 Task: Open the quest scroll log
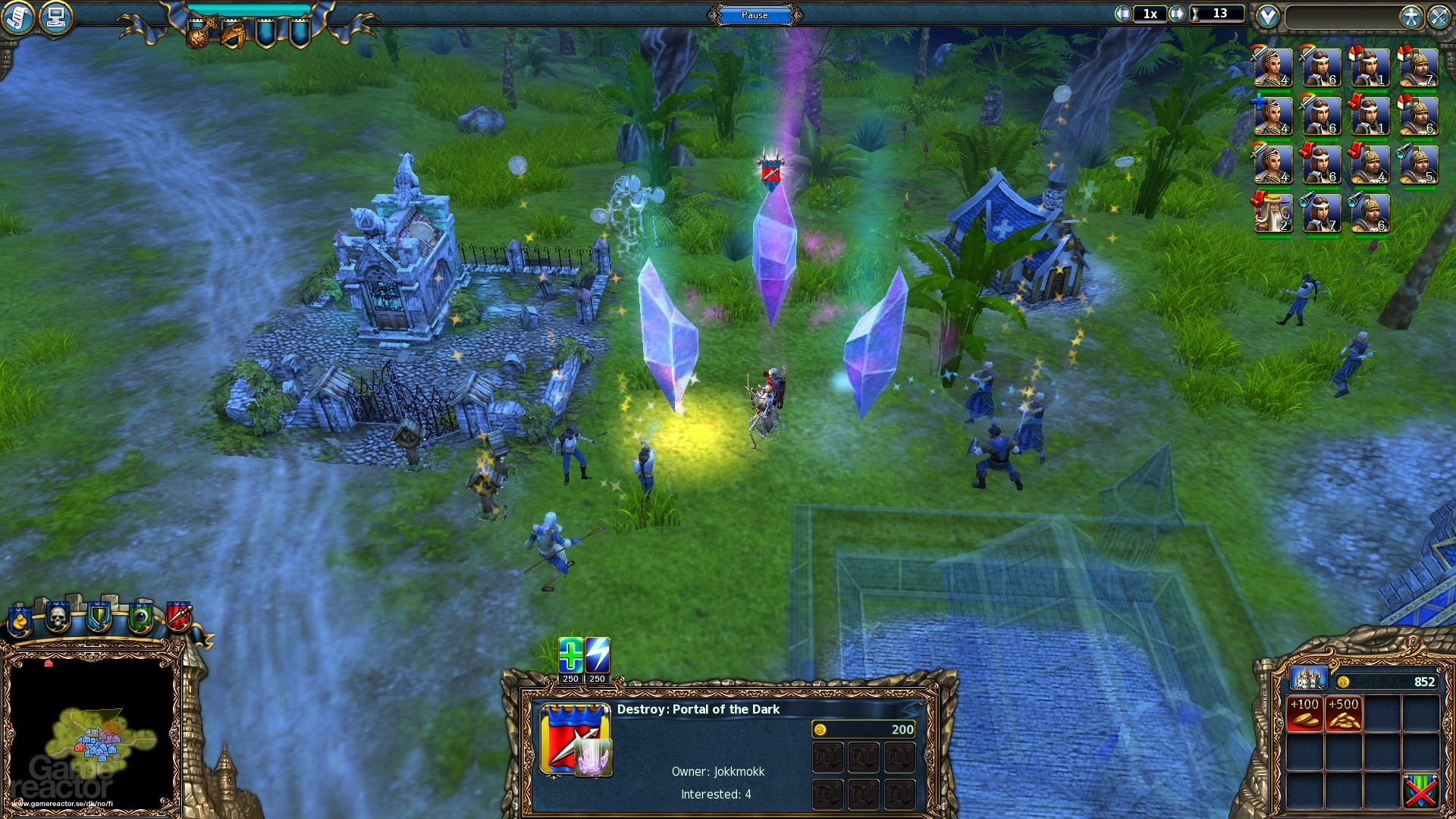(x=17, y=15)
